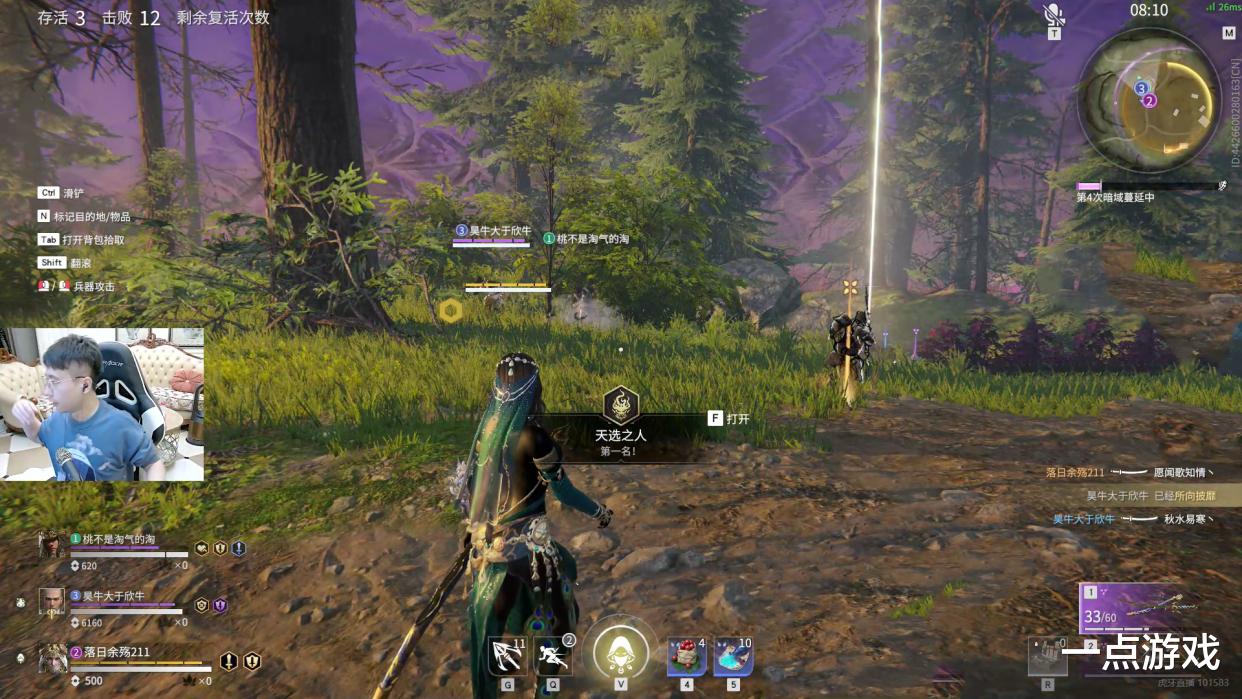The image size is (1242, 699).
Task: Click the blue sword buff icon in the first teammate's row
Action: pyautogui.click(x=238, y=548)
